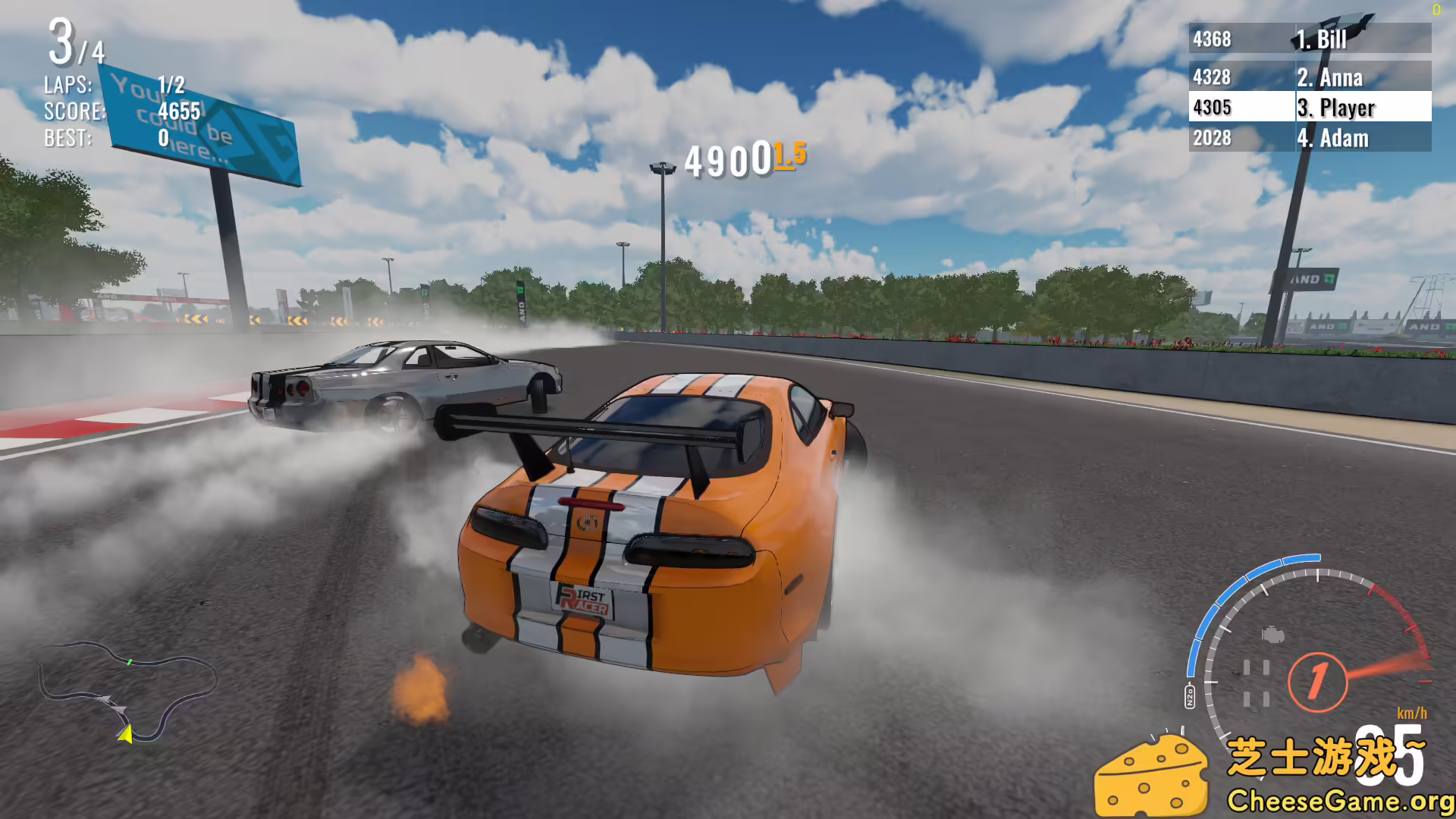Click the BEST score showing 0
Image resolution: width=1456 pixels, height=819 pixels.
162,139
